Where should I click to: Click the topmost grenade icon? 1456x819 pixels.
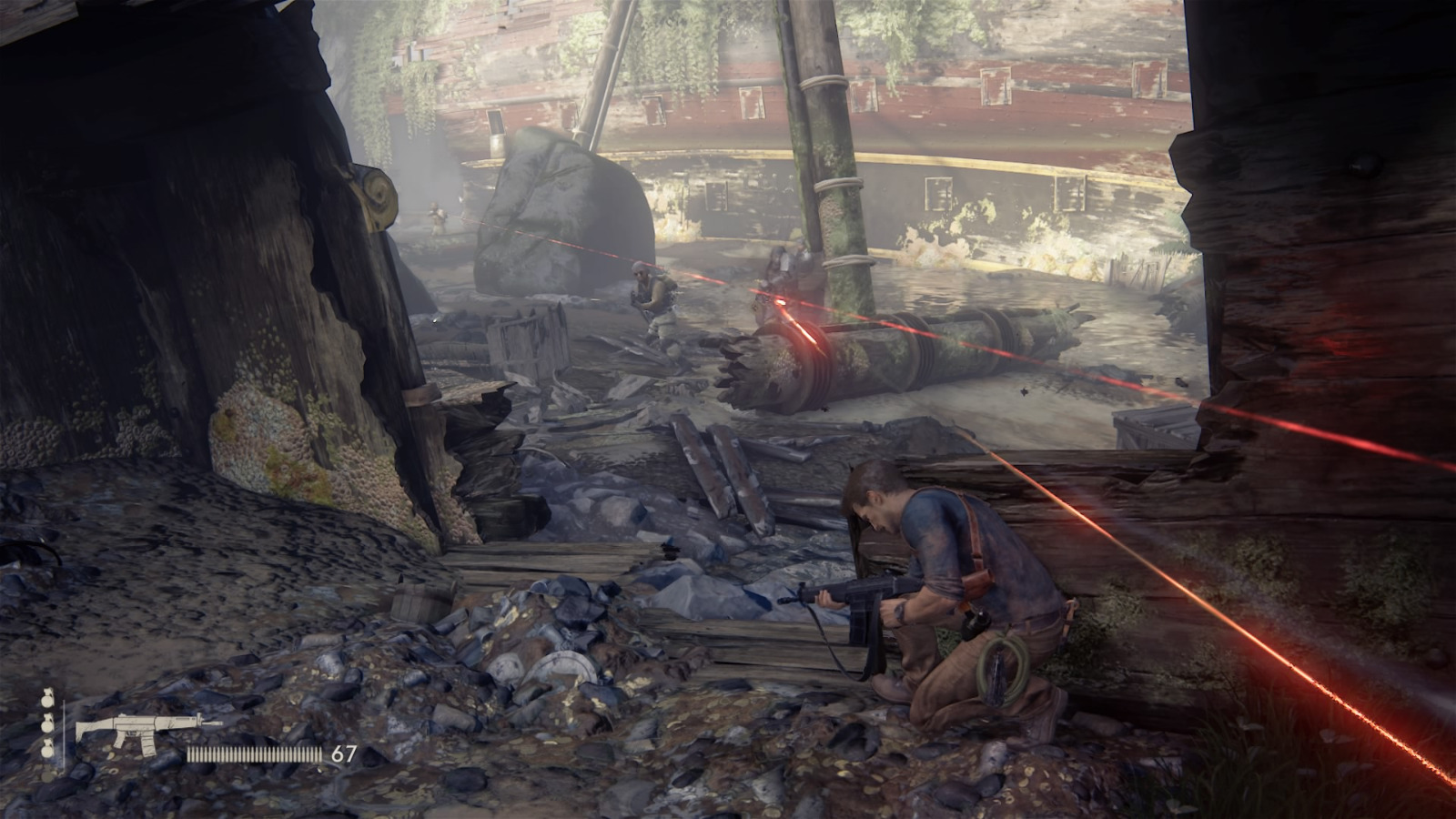tap(46, 701)
